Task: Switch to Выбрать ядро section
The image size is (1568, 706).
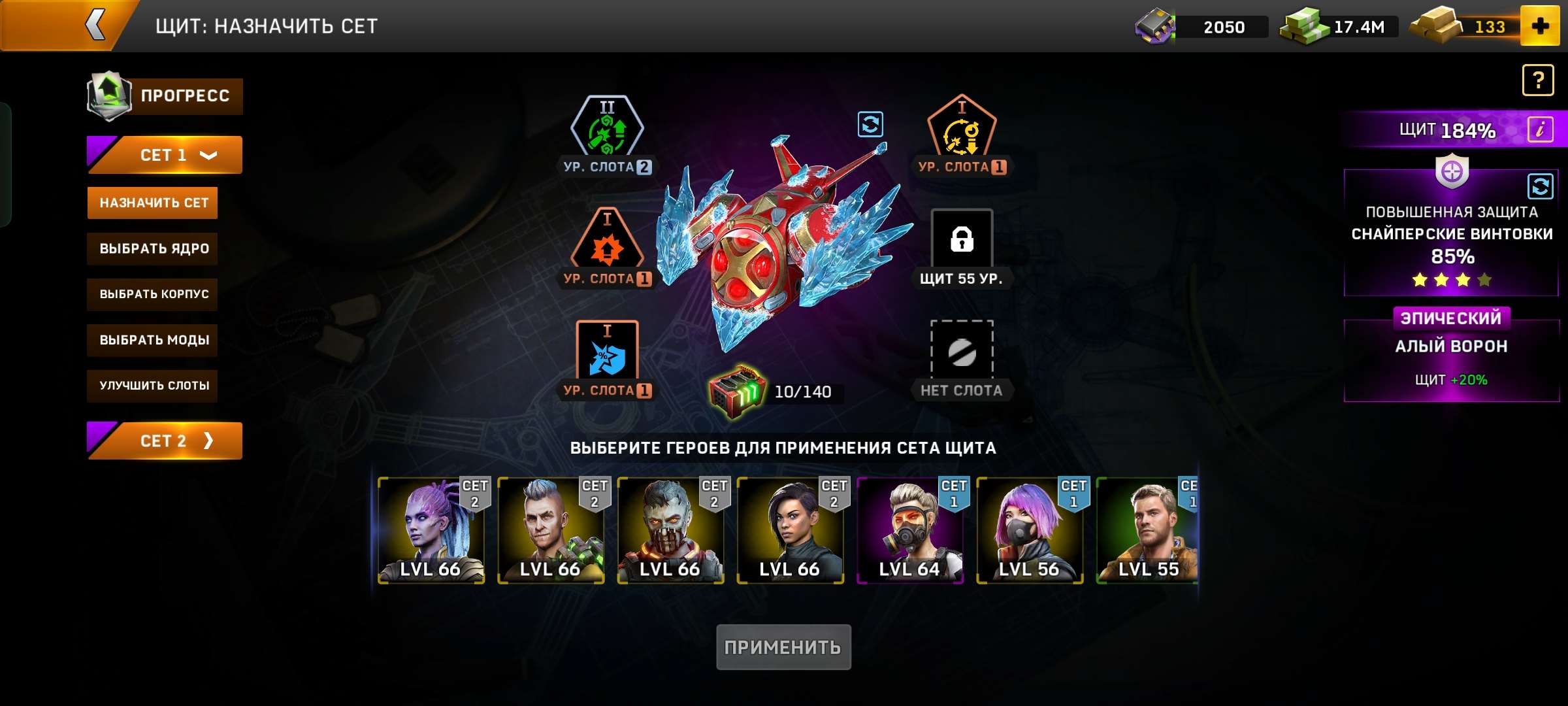Action: pyautogui.click(x=152, y=248)
